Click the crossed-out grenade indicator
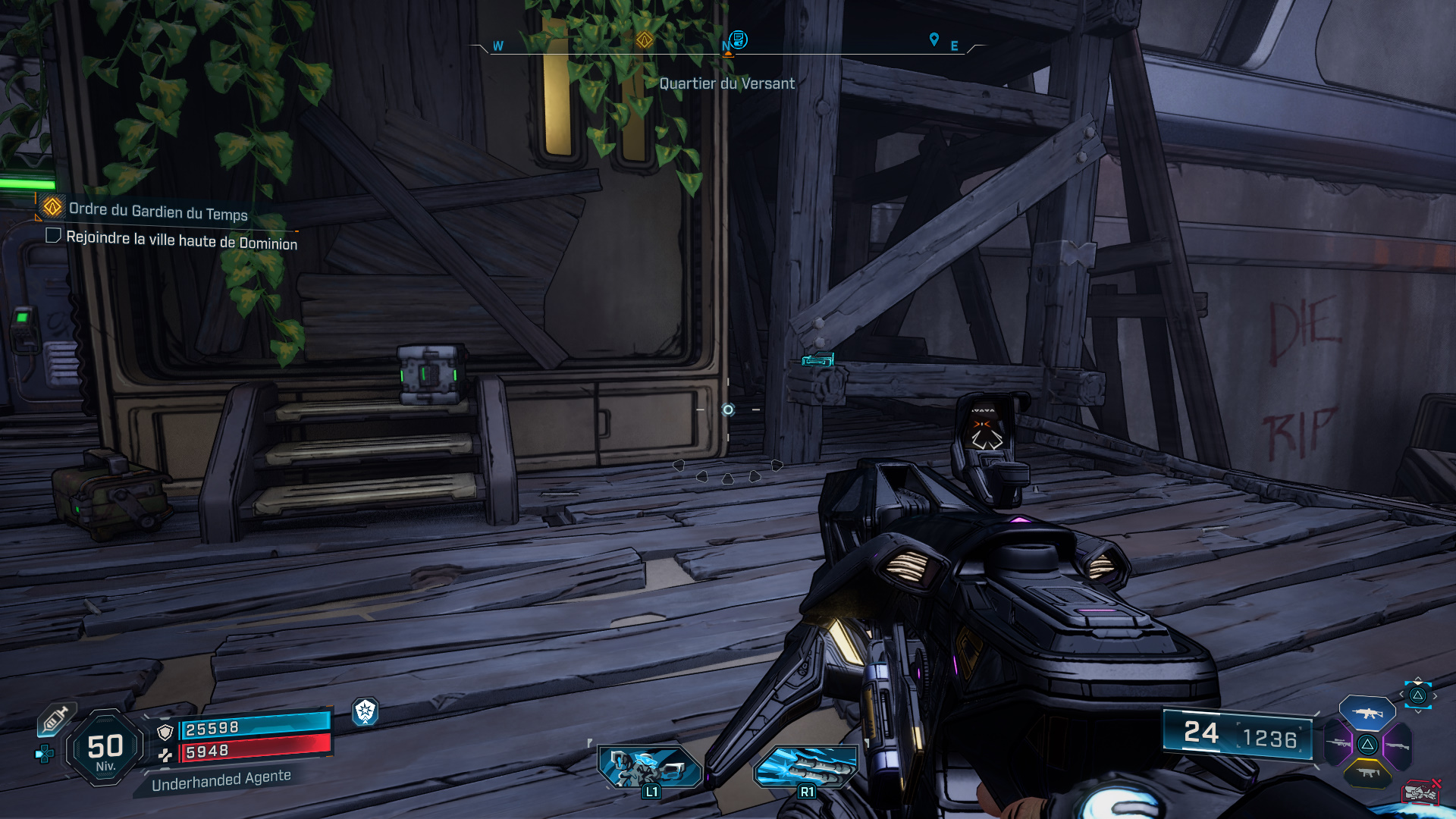1456x819 pixels. coord(1420,791)
